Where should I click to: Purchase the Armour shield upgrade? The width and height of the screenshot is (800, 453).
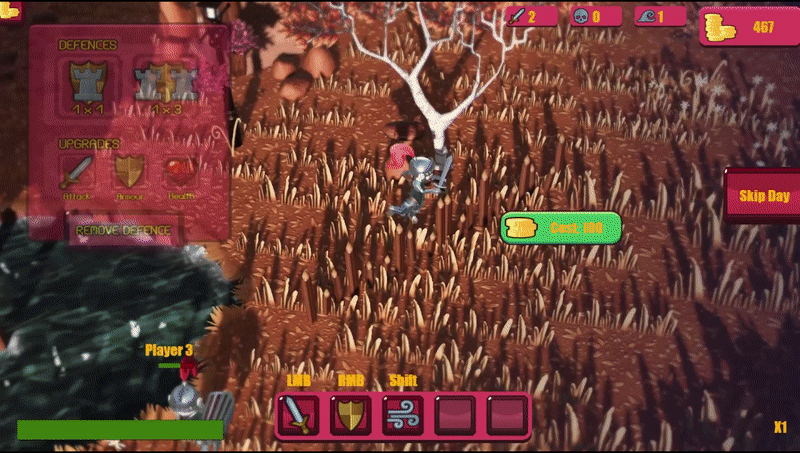point(129,172)
